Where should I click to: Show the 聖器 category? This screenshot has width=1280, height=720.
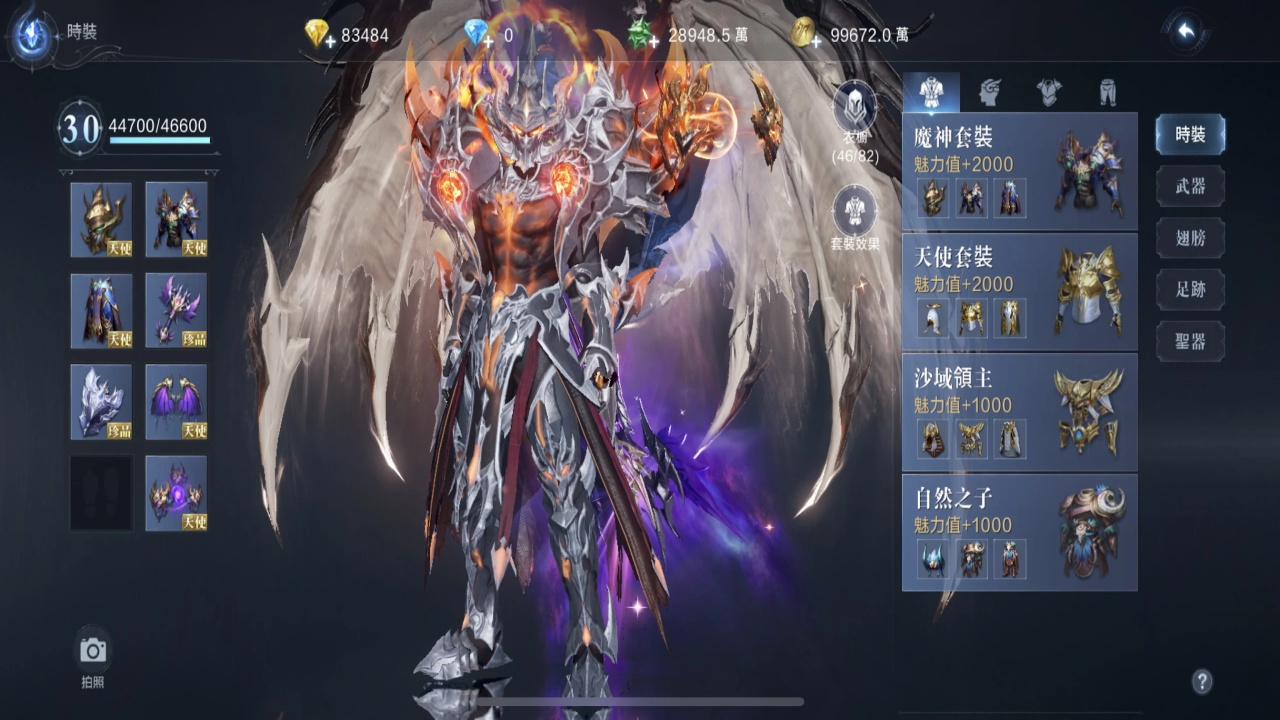[1190, 342]
